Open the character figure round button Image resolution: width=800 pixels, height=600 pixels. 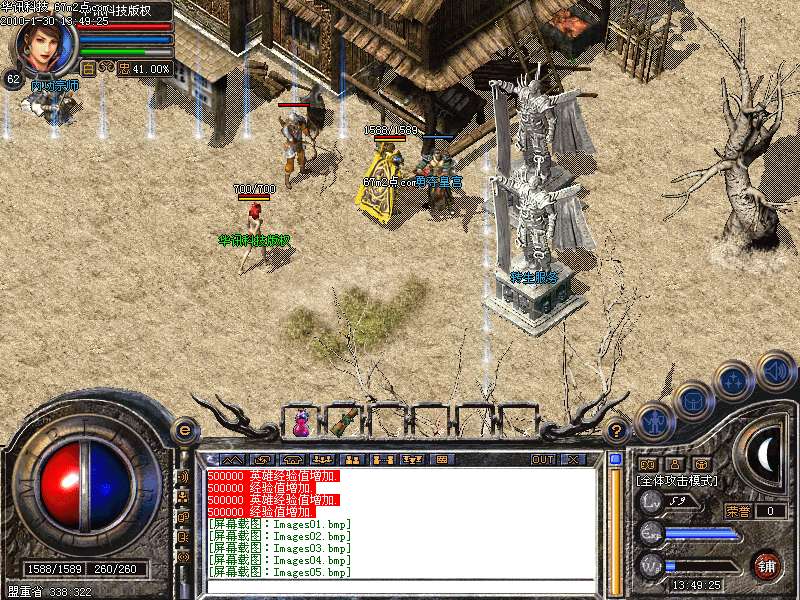(x=652, y=420)
